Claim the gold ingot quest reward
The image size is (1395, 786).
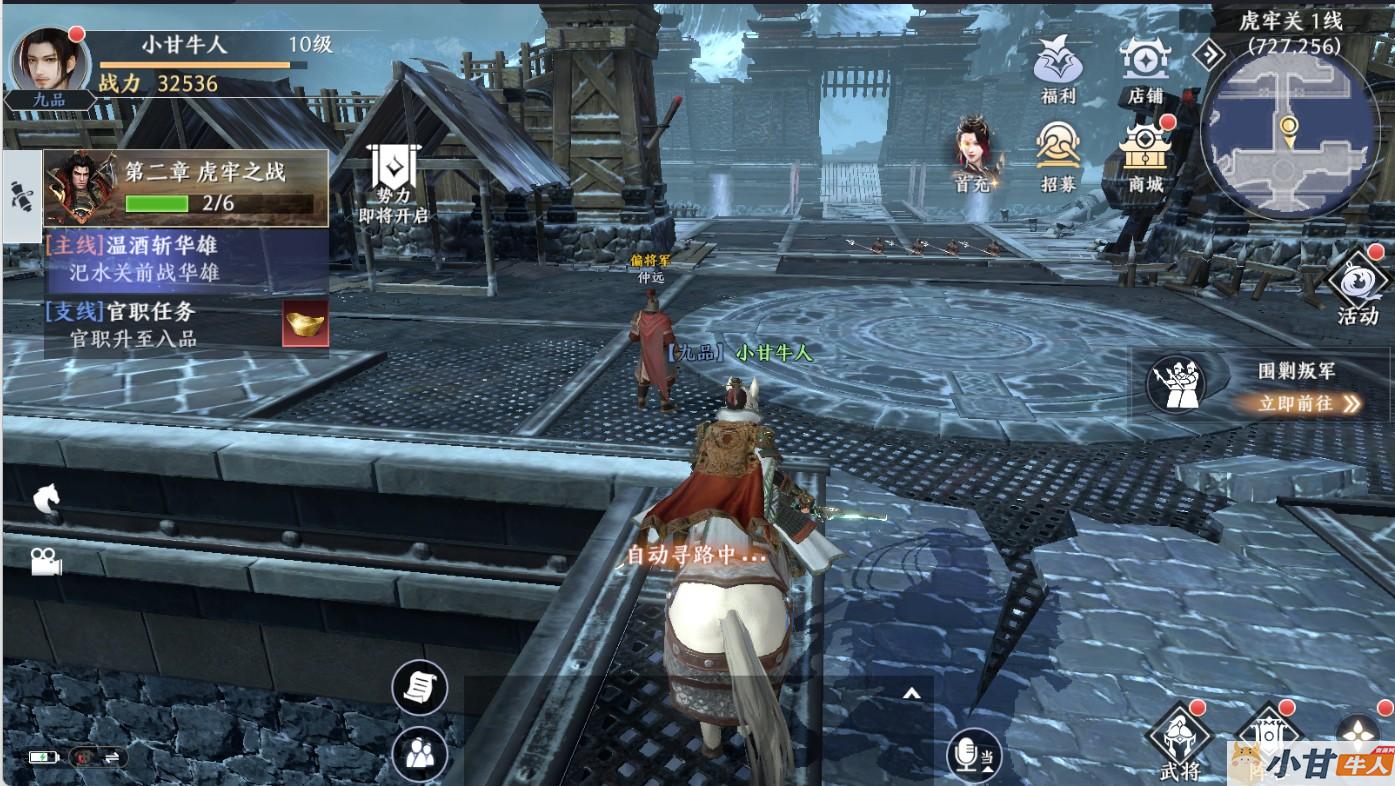305,323
